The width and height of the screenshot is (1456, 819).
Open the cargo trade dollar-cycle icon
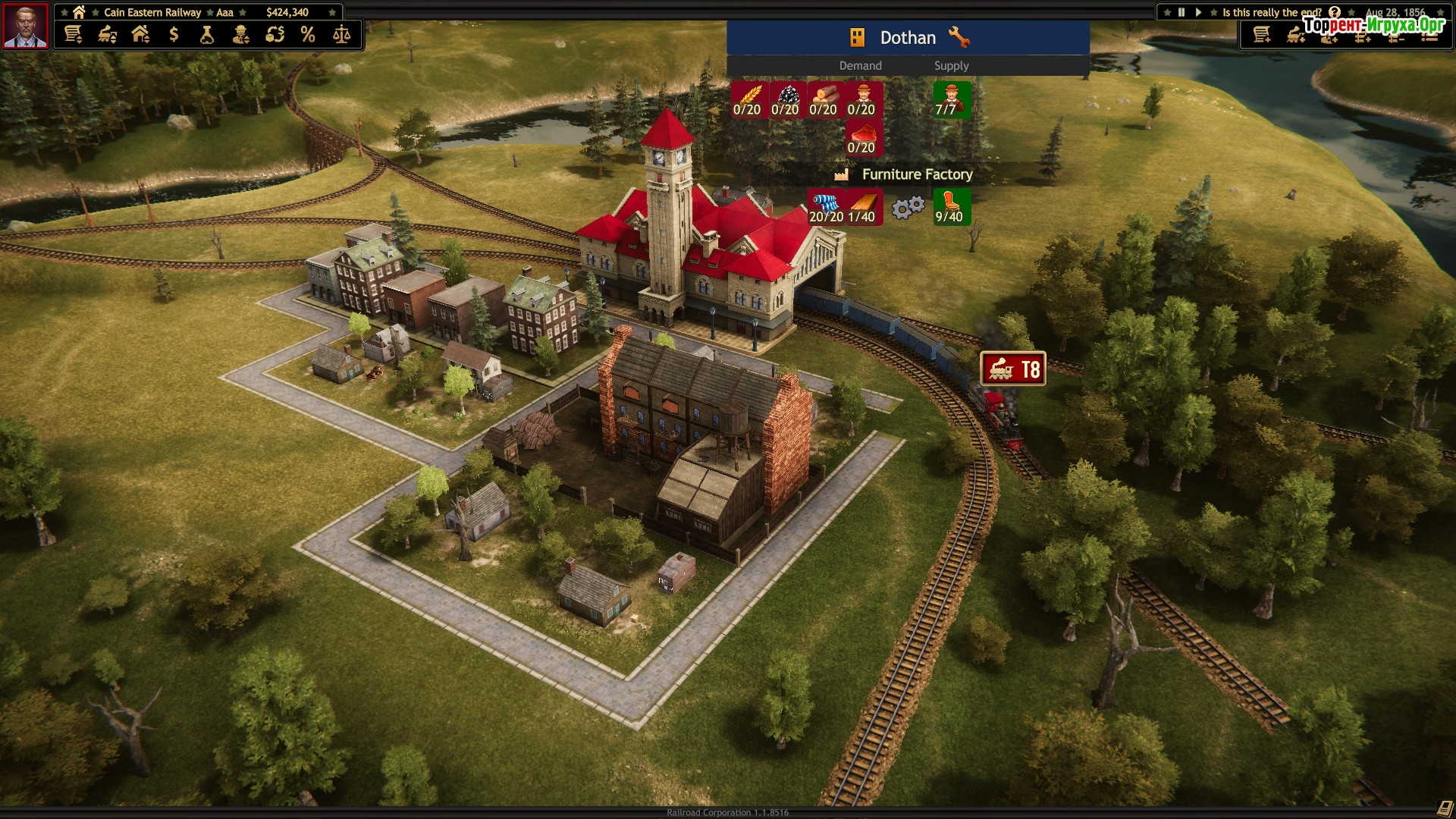coord(275,34)
